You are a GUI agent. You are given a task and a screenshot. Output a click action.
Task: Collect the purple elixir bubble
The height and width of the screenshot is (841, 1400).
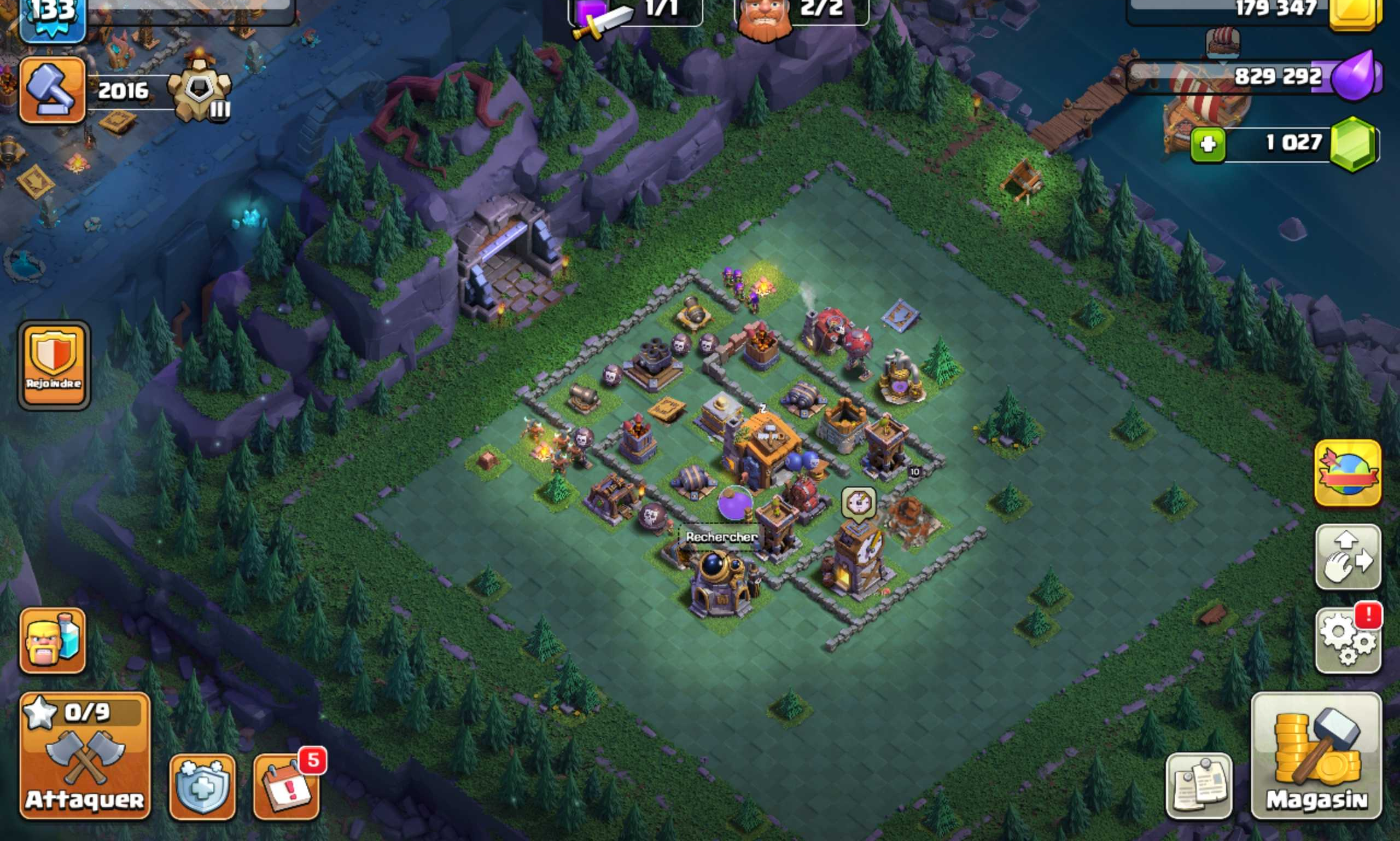tap(734, 503)
